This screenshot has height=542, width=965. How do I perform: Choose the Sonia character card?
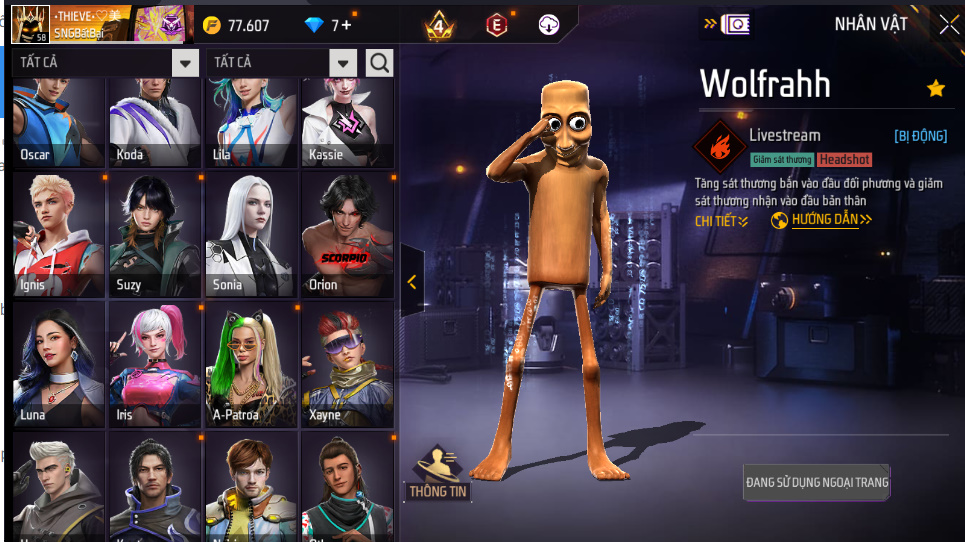tap(251, 236)
